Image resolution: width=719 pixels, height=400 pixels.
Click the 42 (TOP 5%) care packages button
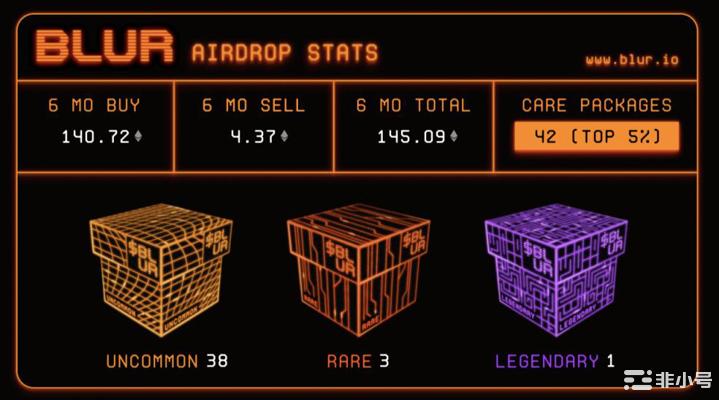(596, 137)
